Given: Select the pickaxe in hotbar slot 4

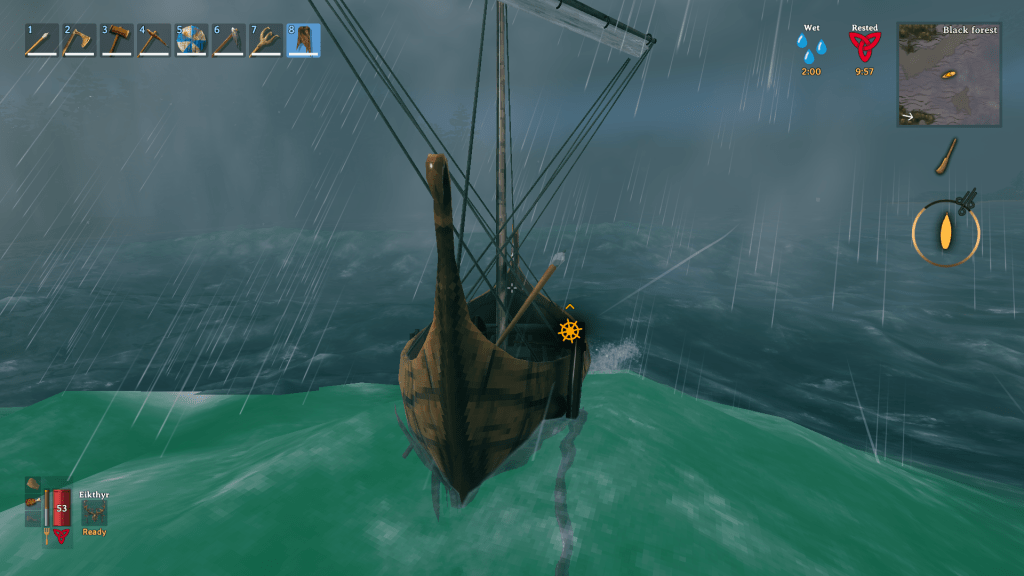Looking at the screenshot, I should (x=154, y=41).
